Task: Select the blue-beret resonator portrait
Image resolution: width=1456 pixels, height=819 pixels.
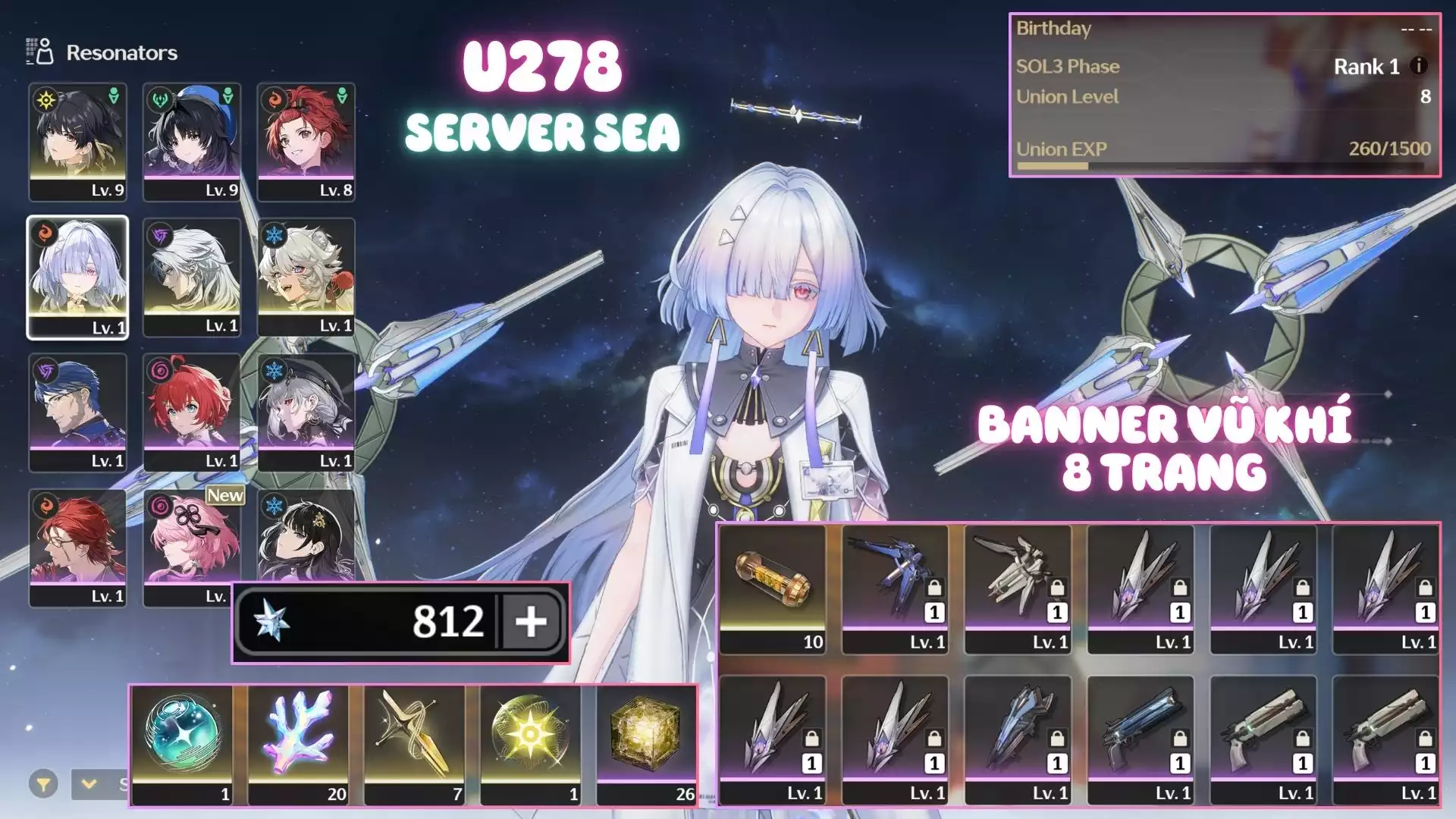Action: click(192, 142)
